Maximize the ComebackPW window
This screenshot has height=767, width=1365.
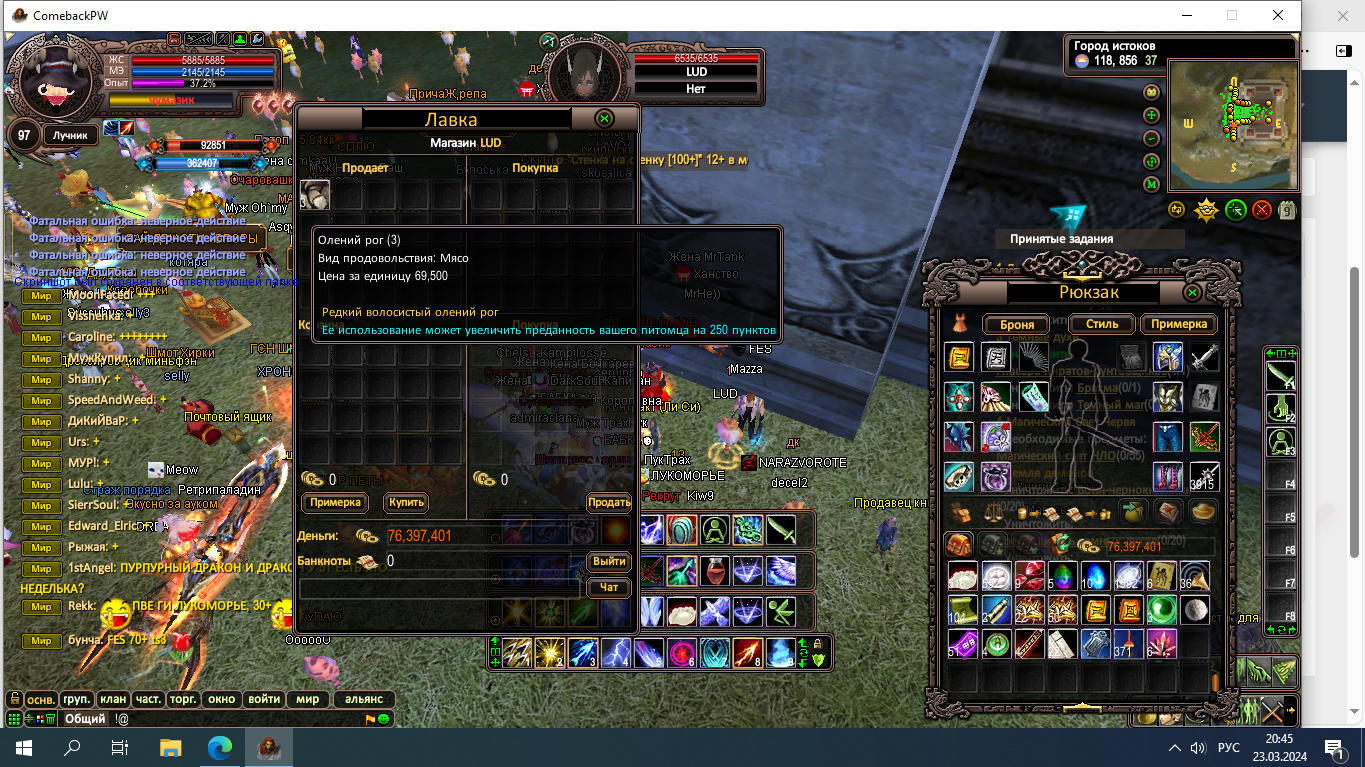(x=1232, y=15)
